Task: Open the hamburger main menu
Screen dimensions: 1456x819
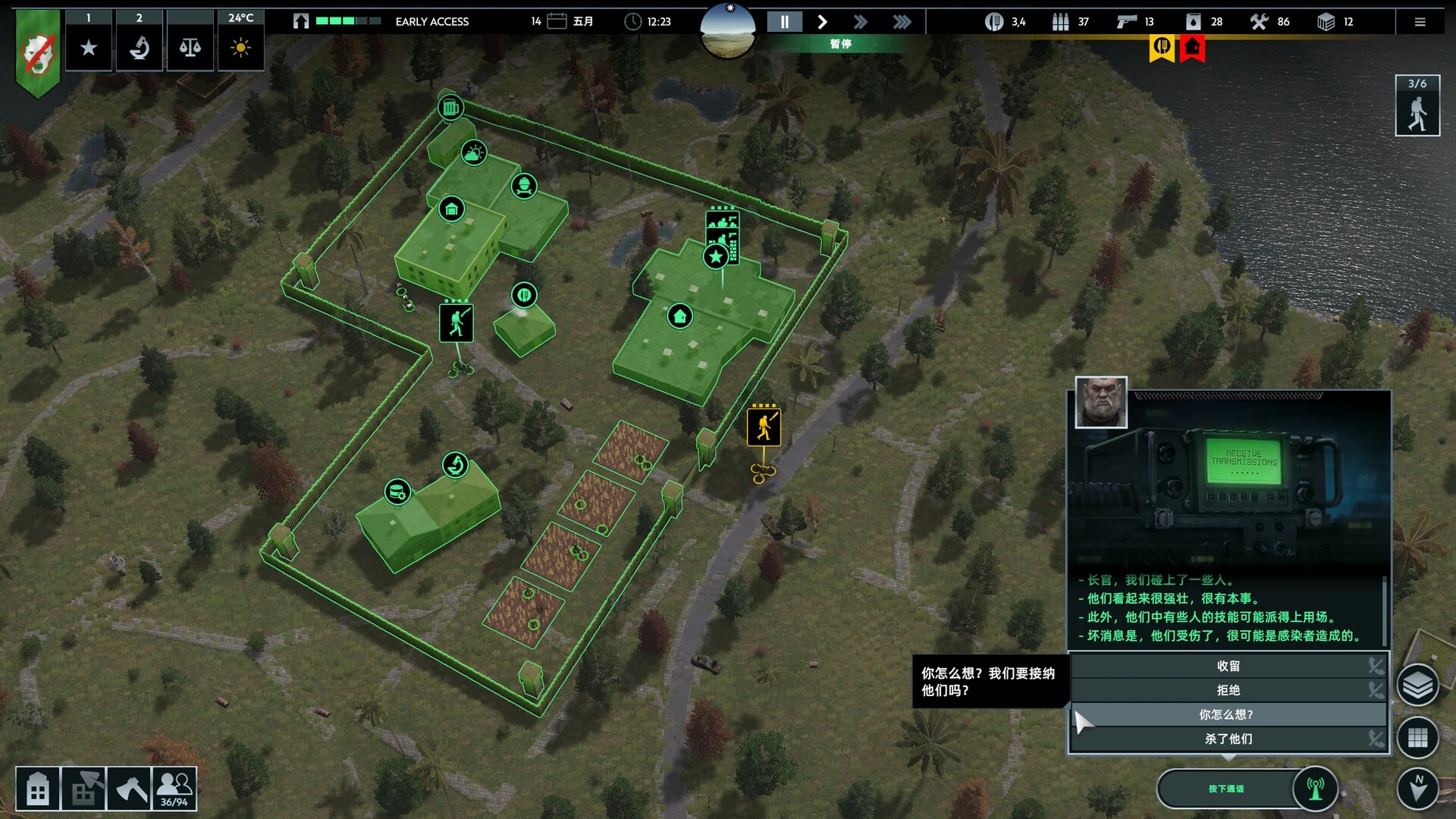Action: coord(1420,22)
